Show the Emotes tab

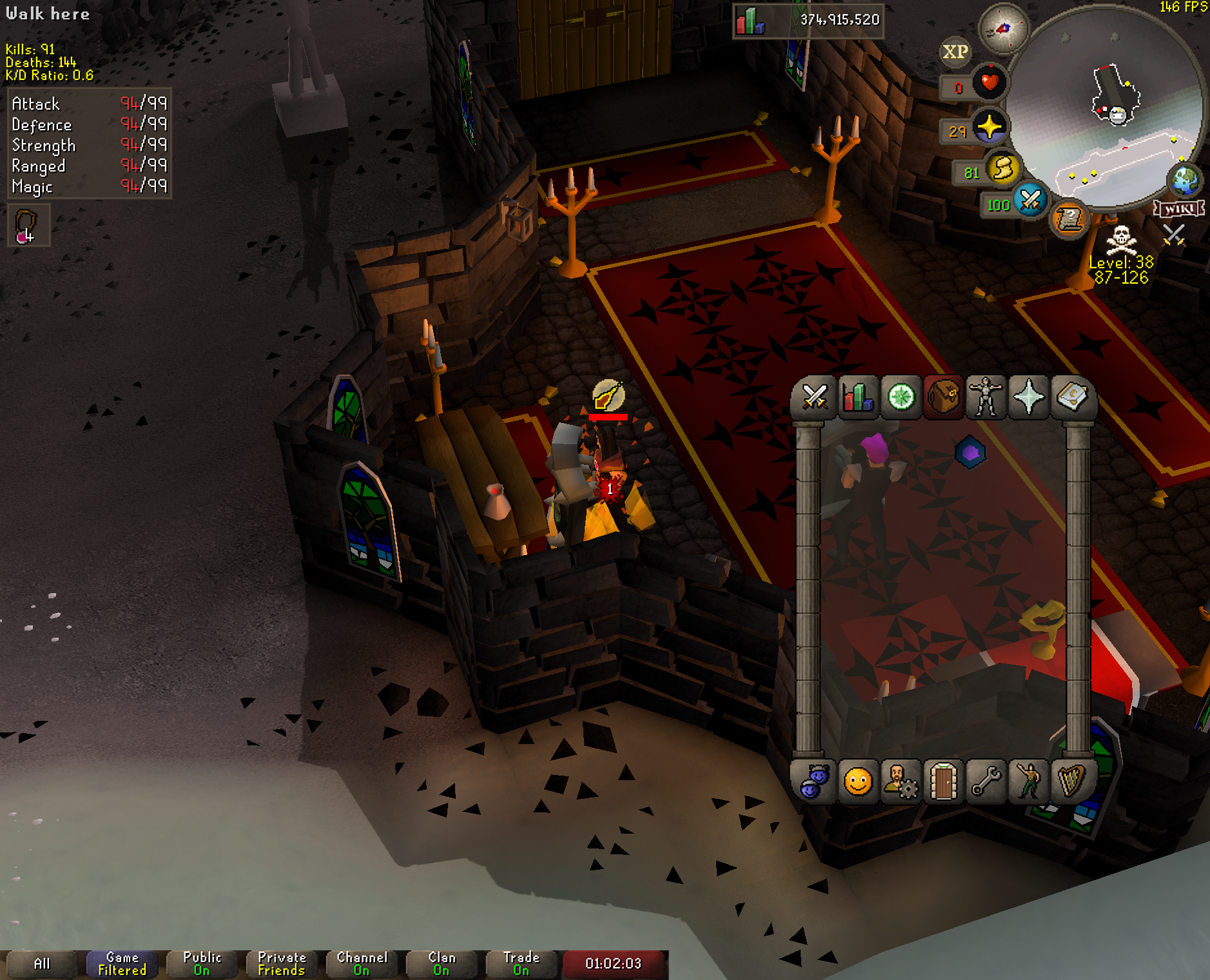coord(1029,782)
